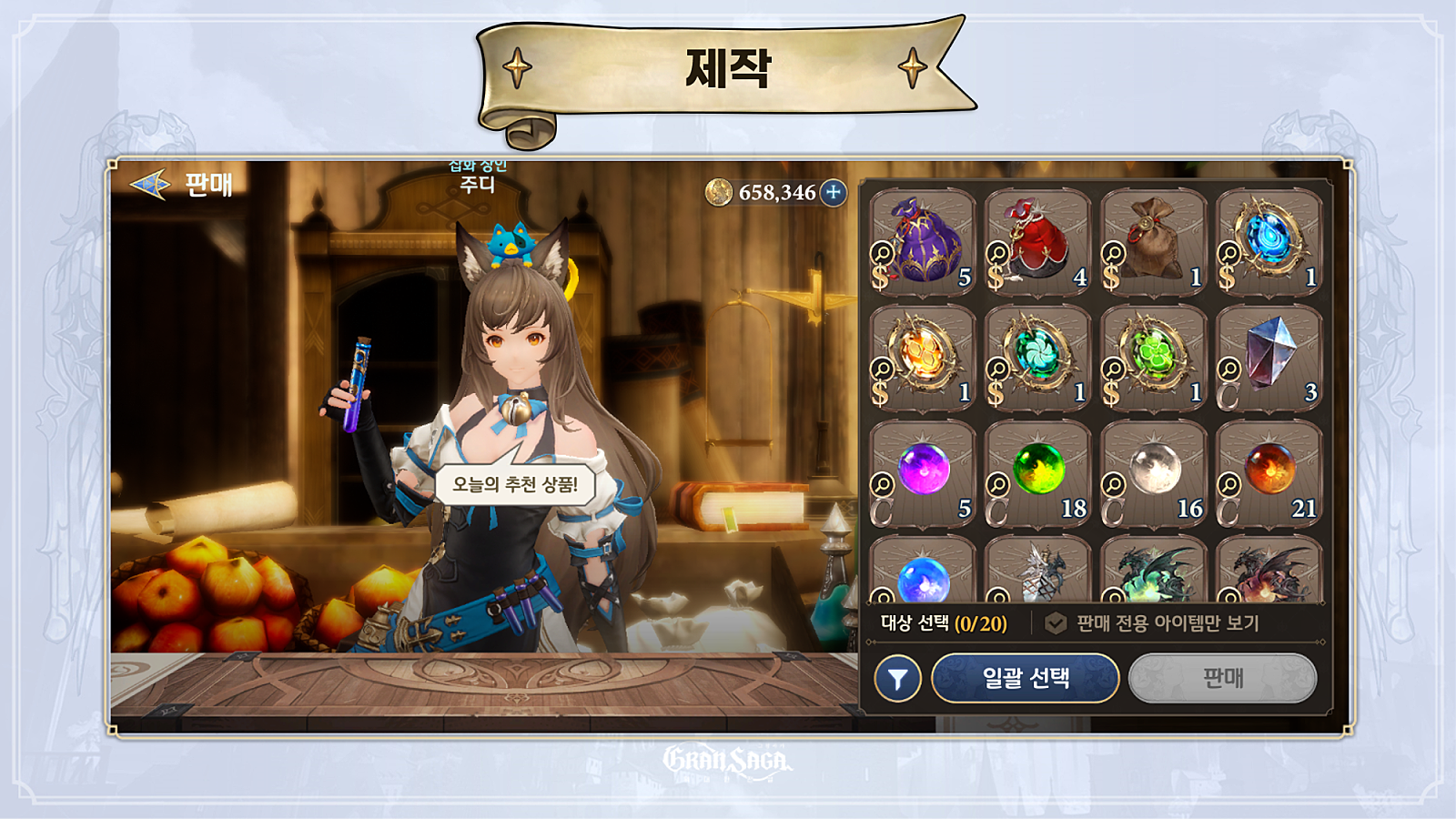Choose the blue swirl medallion slot

click(1269, 242)
